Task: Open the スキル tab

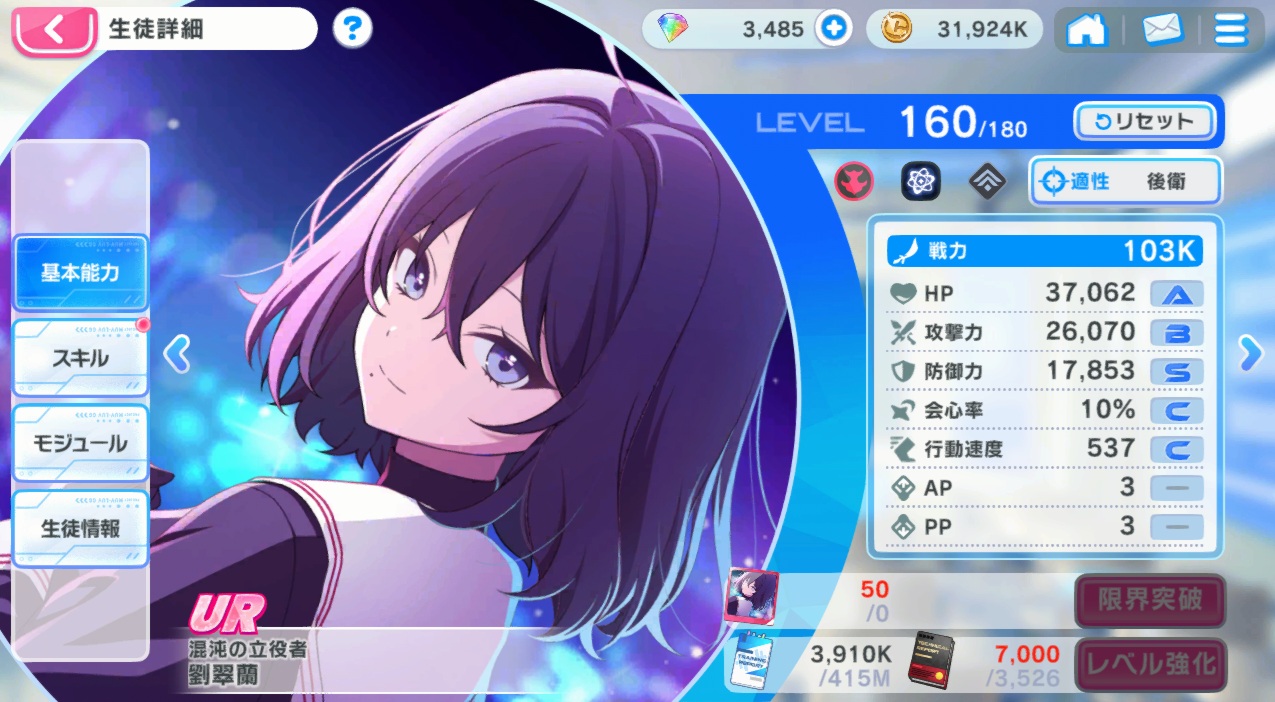Action: (x=80, y=357)
